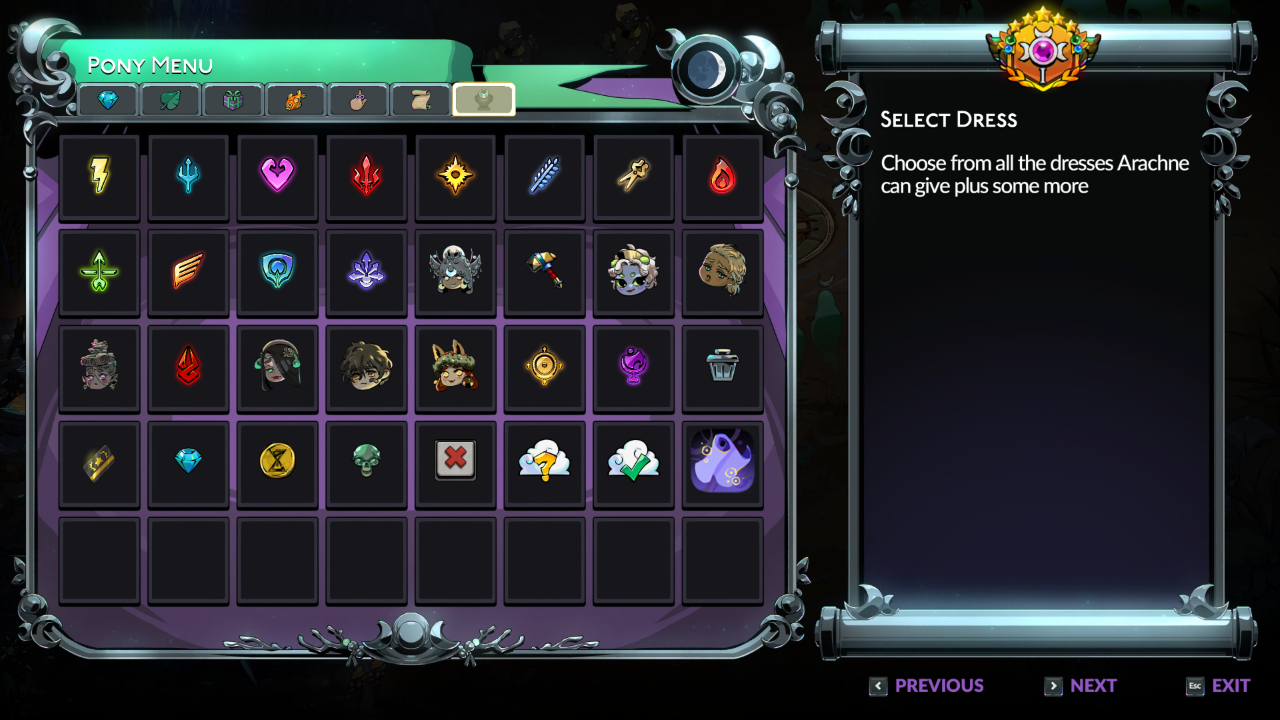Show the parchment scroll tab

click(421, 100)
